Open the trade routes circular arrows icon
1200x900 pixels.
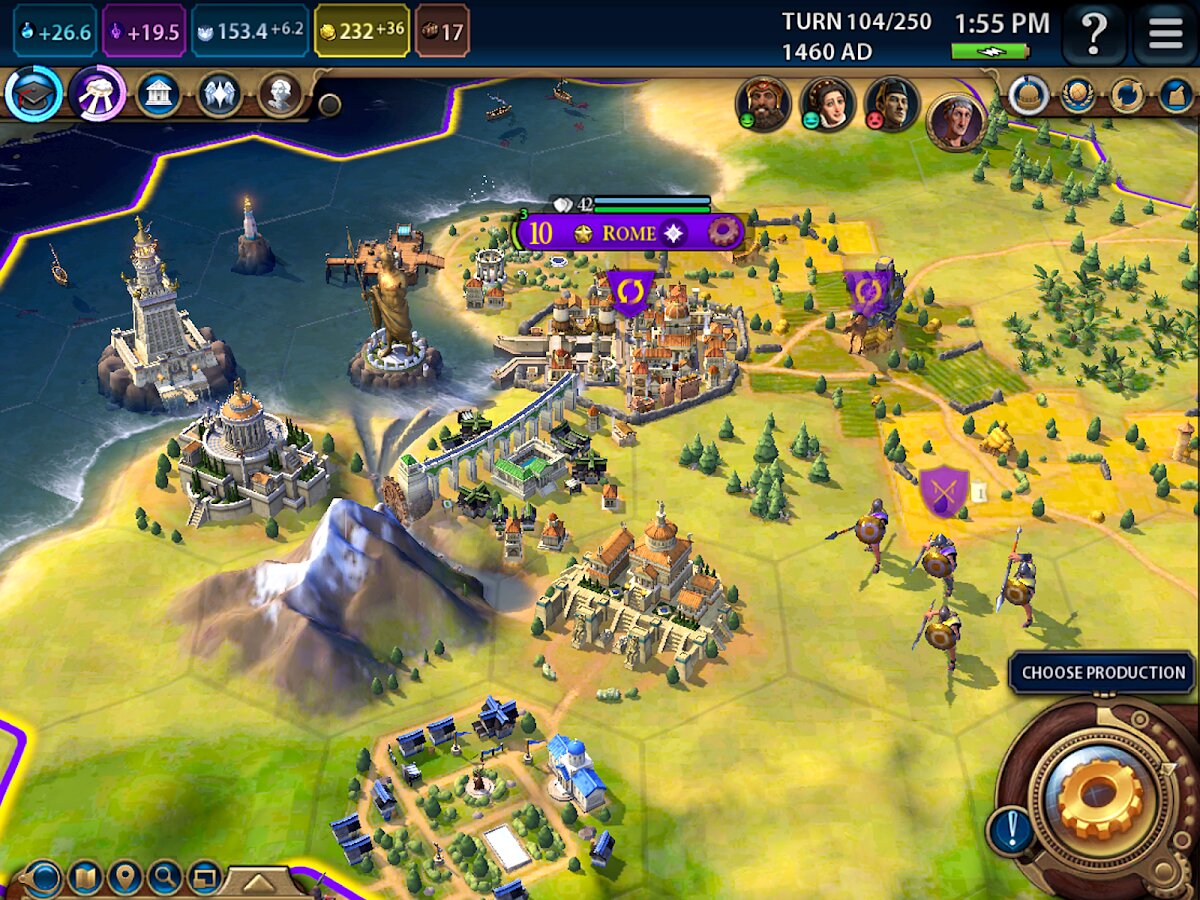1127,95
